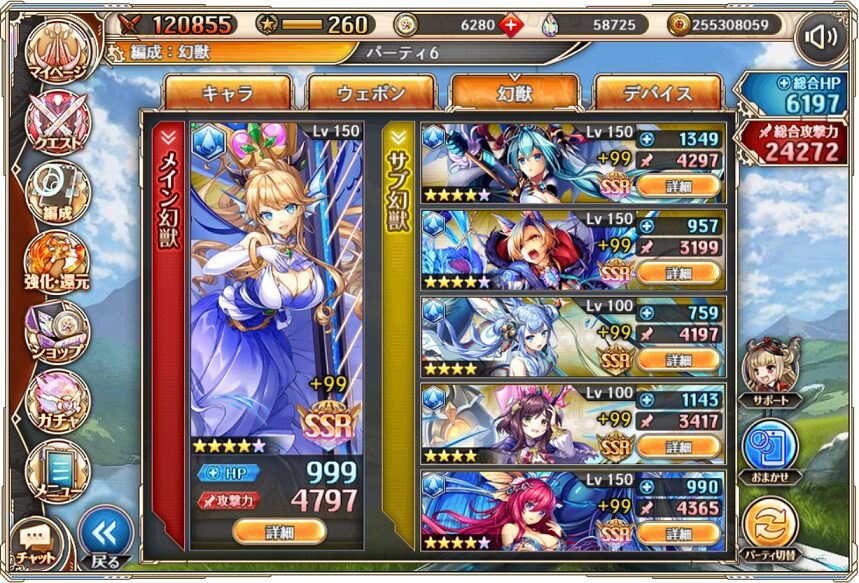This screenshot has width=859, height=583.
Task: Switch to the ウェポン tab
Action: coord(371,94)
